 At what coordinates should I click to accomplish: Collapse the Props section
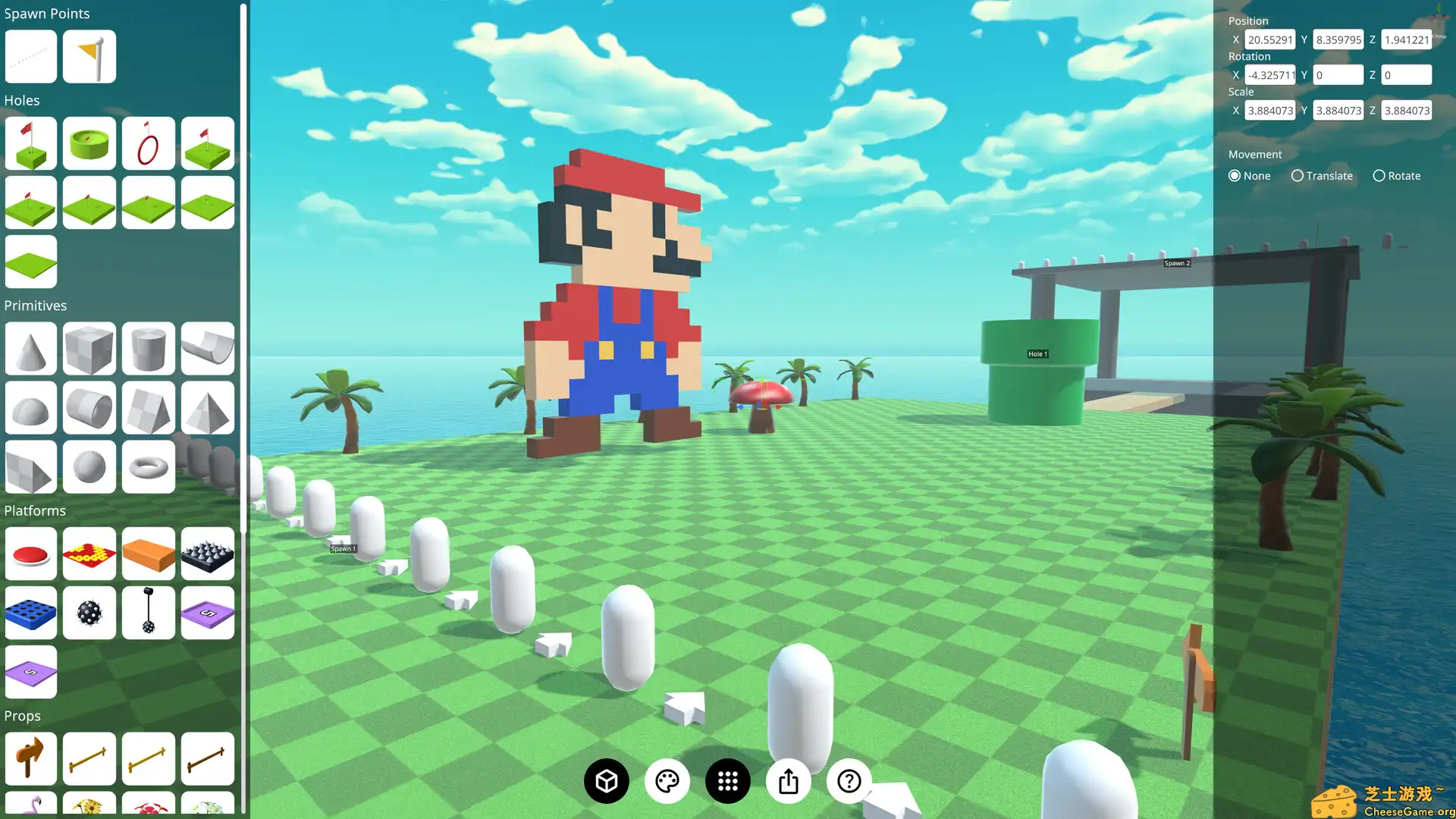(x=23, y=716)
